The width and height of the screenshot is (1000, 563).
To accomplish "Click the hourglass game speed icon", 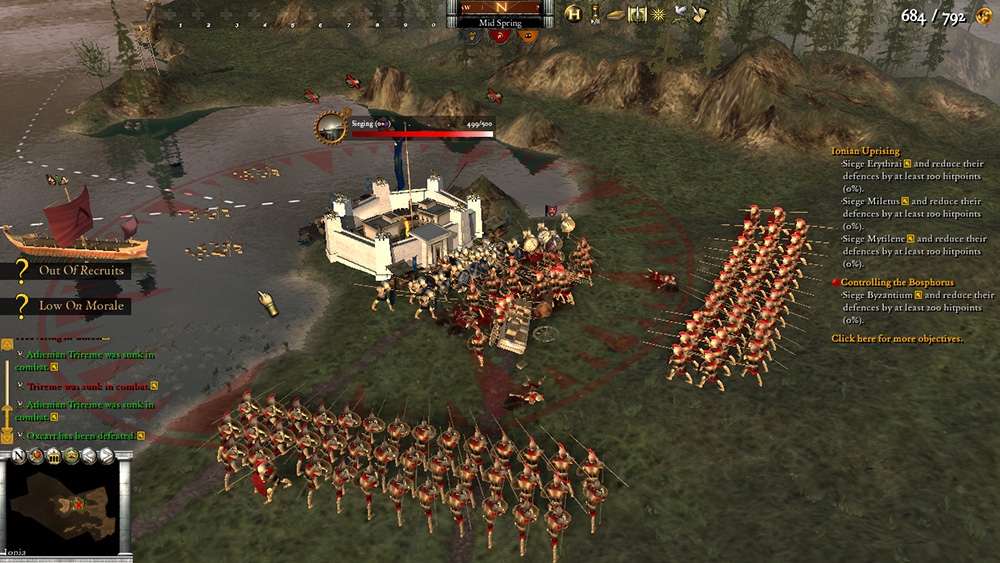I will pos(595,14).
